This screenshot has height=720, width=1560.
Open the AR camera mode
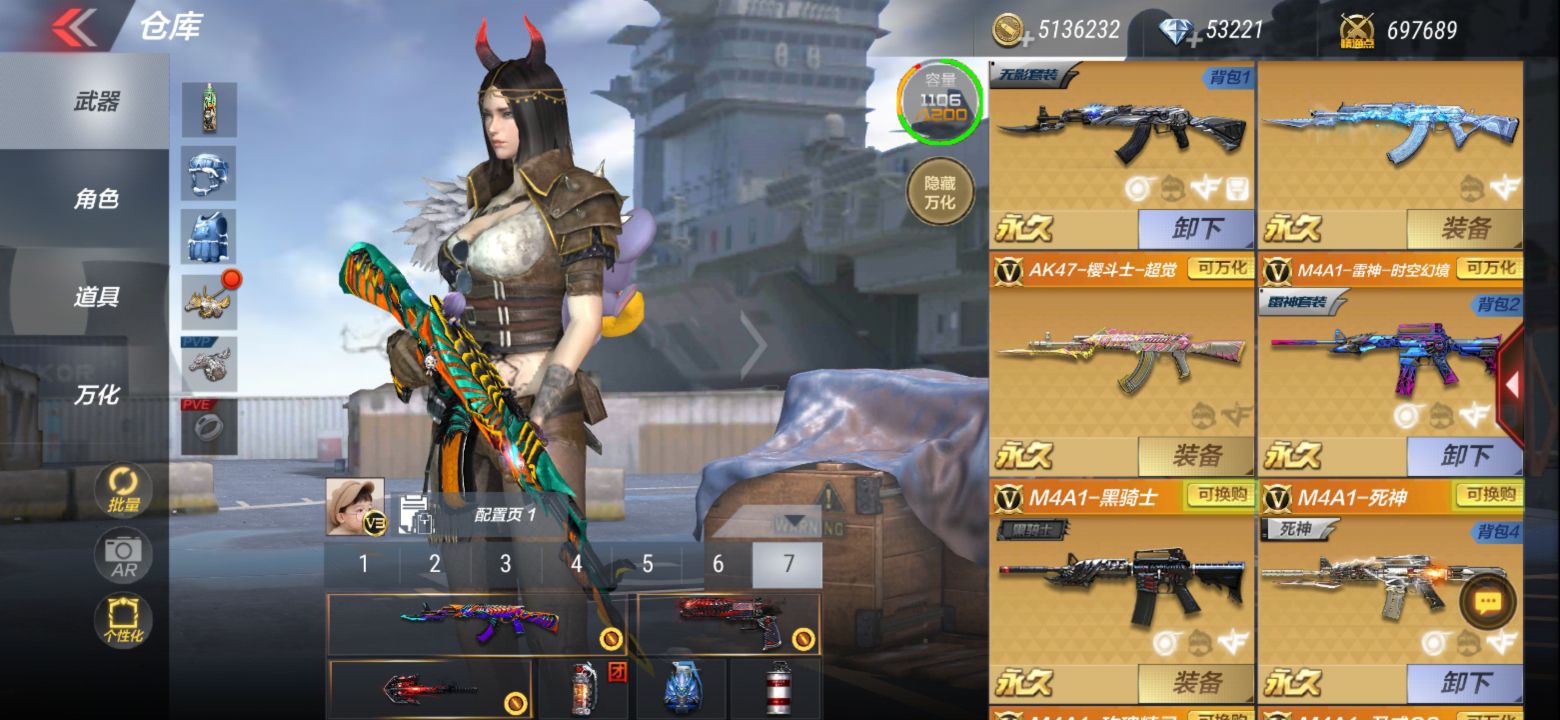pyautogui.click(x=124, y=556)
